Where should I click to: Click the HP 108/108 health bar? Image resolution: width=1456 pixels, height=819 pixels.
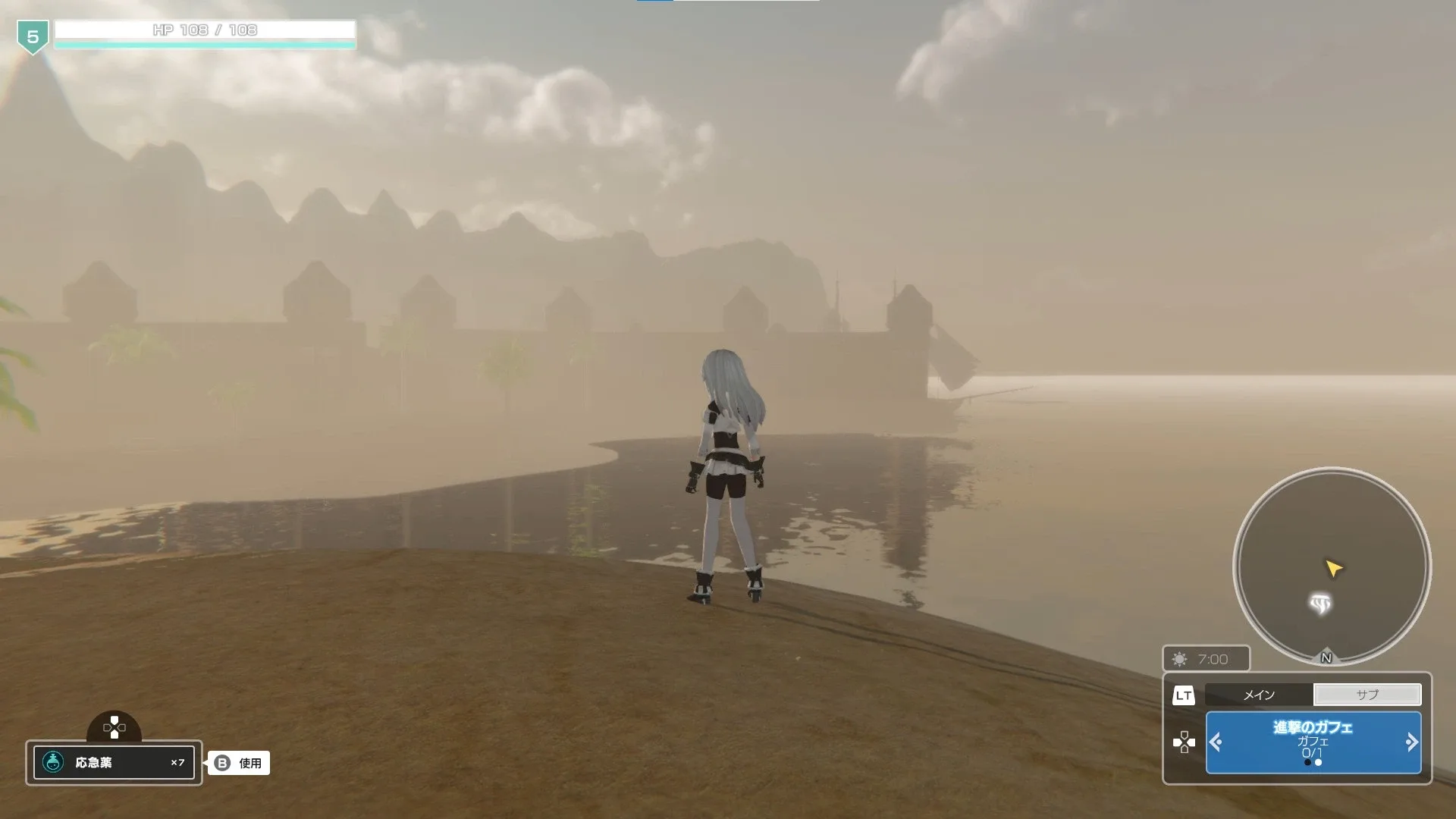[x=206, y=31]
